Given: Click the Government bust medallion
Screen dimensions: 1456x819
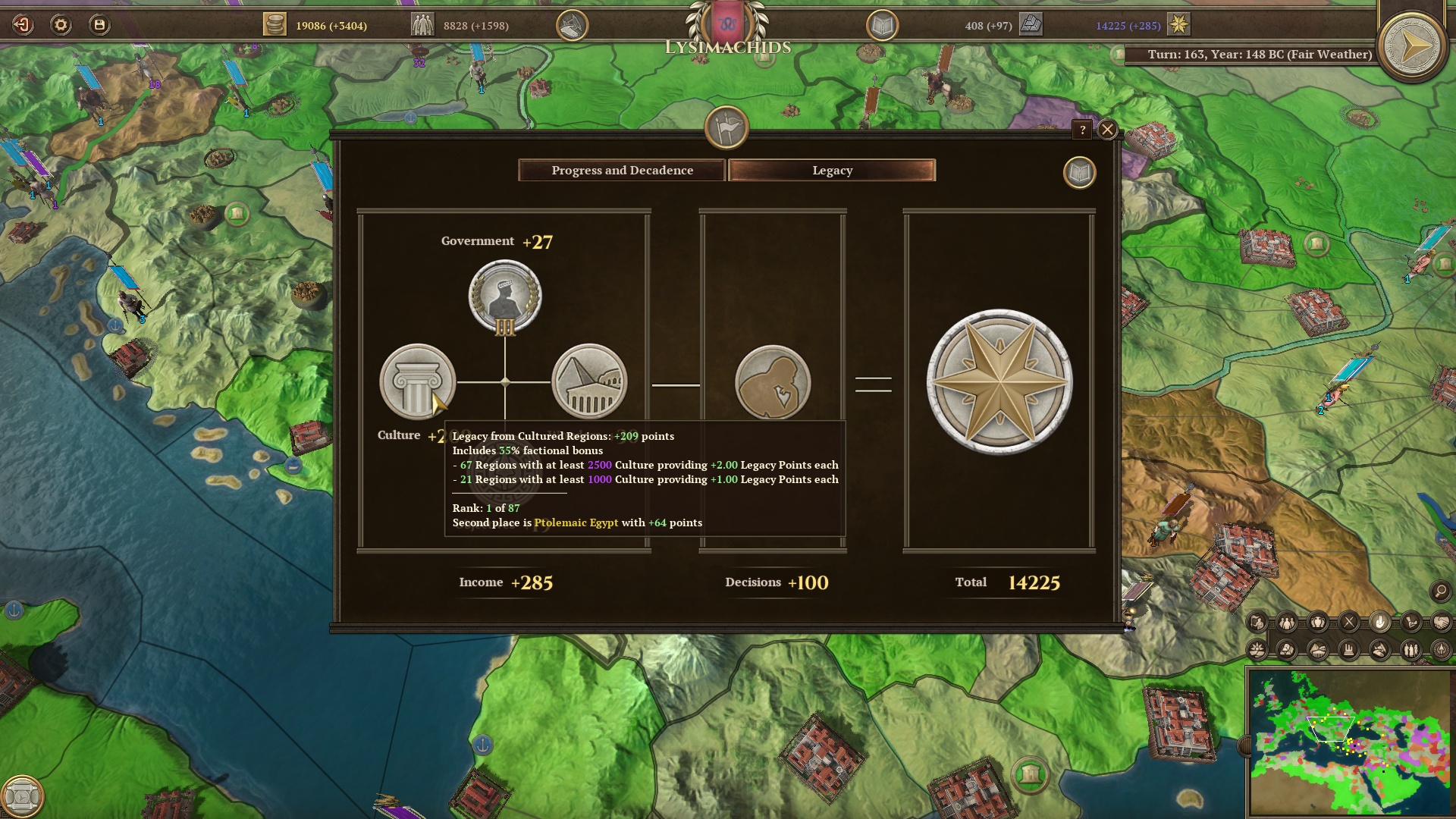Looking at the screenshot, I should [x=505, y=297].
